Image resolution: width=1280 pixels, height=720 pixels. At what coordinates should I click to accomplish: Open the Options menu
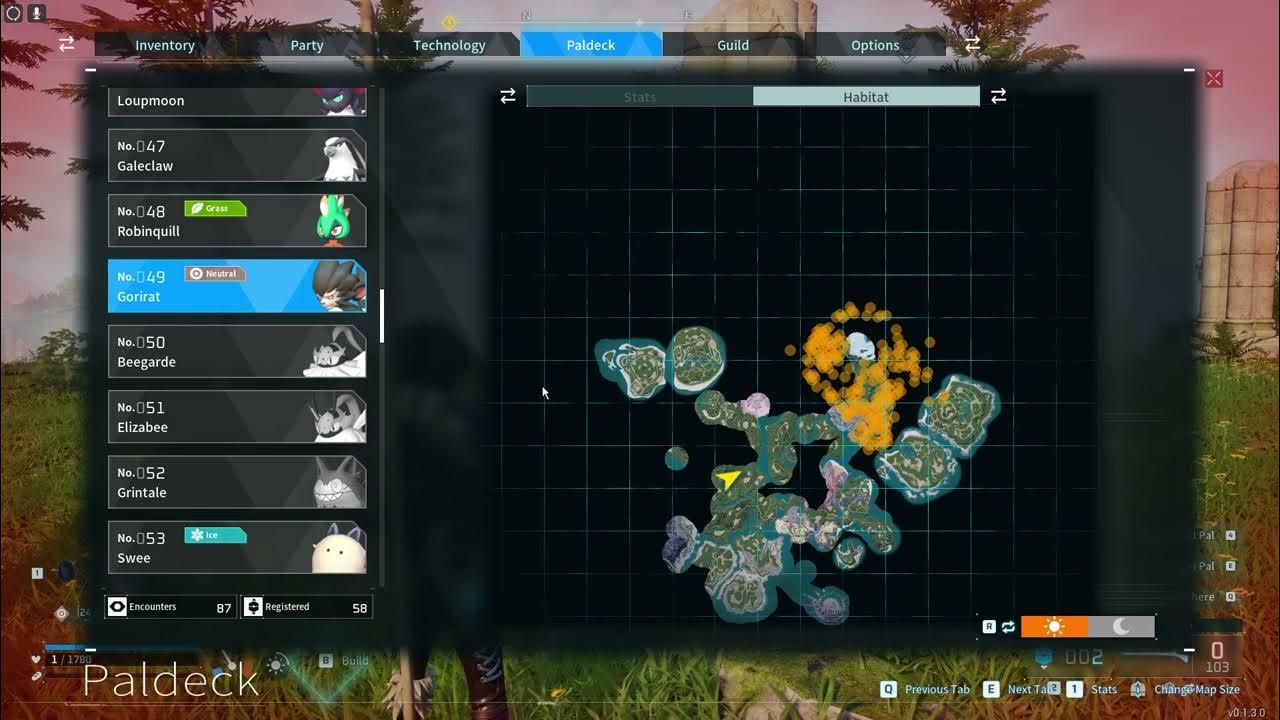pyautogui.click(x=874, y=45)
